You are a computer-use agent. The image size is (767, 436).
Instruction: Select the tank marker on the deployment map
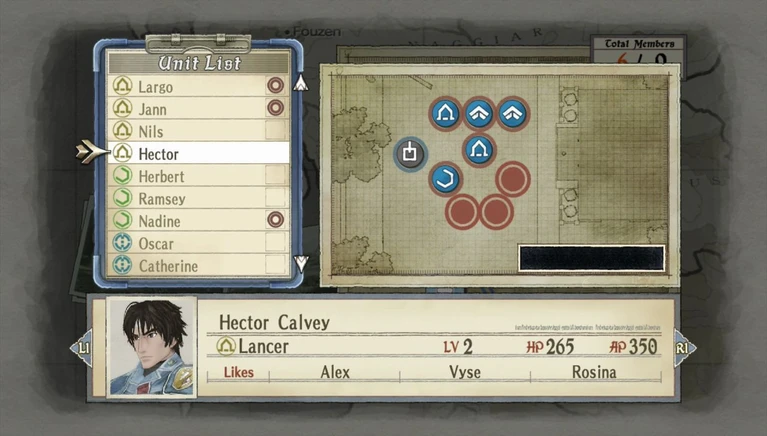coord(410,153)
